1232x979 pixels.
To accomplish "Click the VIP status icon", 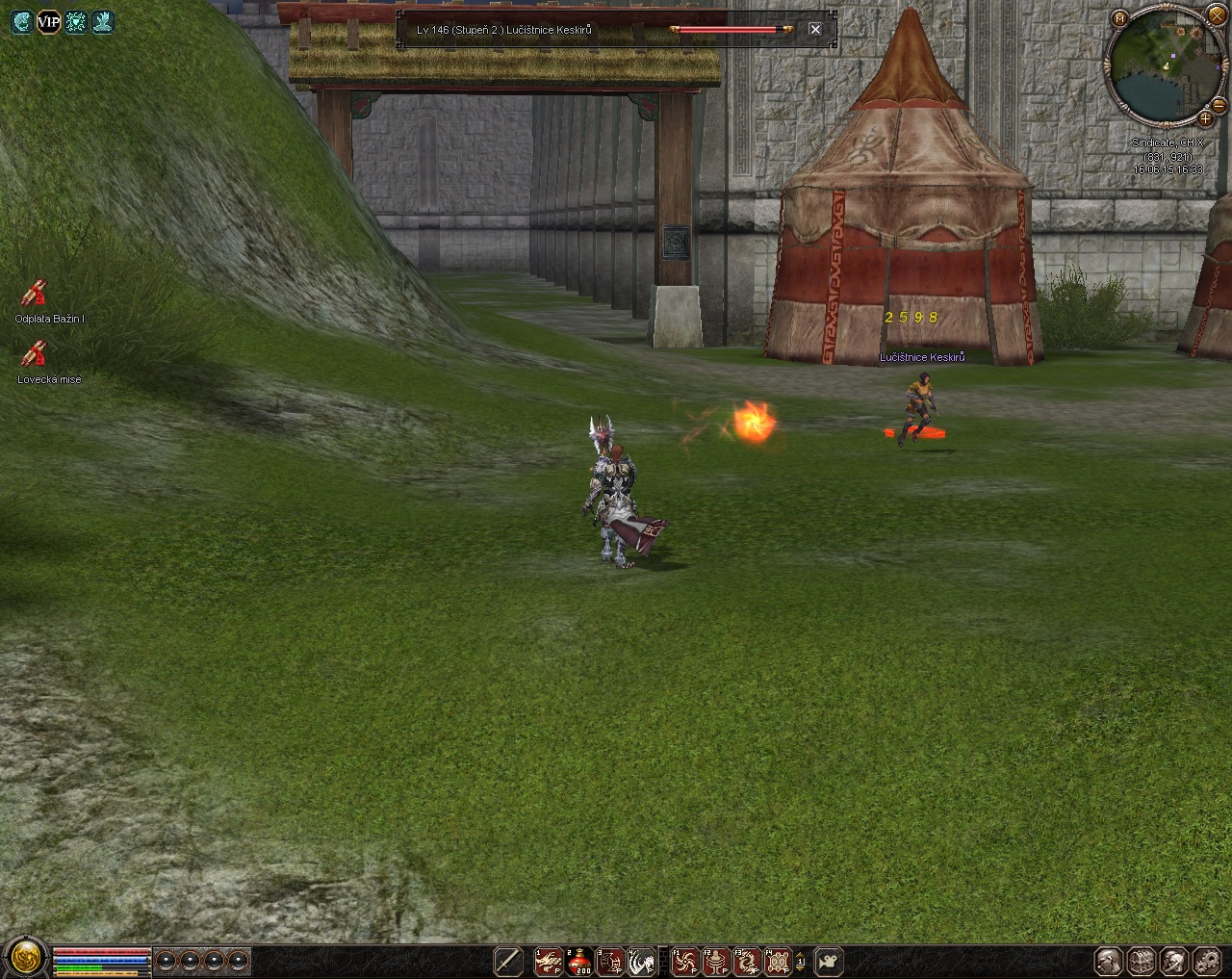I will [x=48, y=21].
